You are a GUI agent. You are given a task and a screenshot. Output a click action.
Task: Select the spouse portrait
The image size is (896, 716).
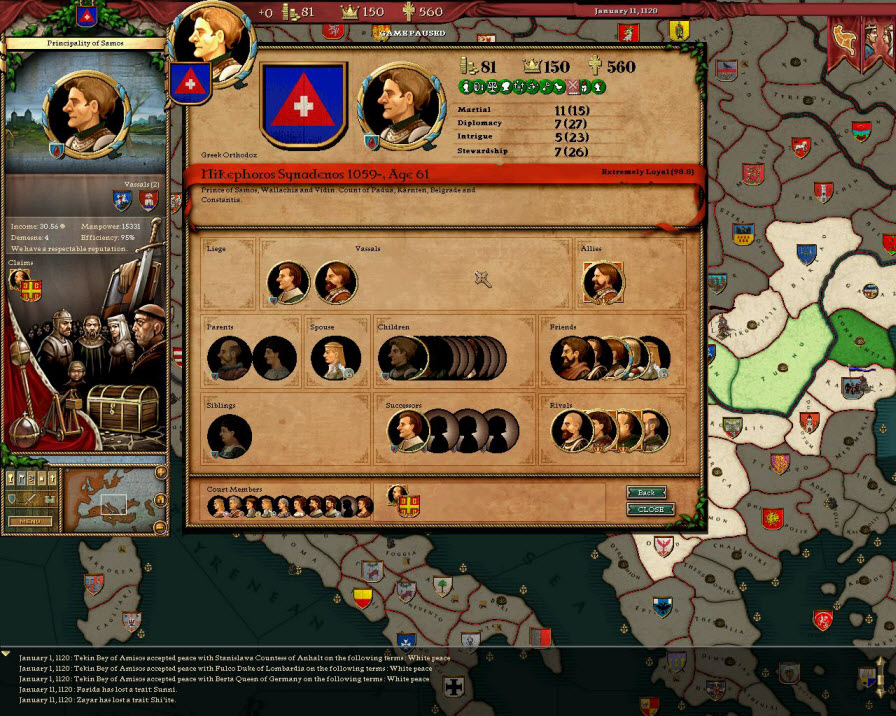pyautogui.click(x=334, y=358)
